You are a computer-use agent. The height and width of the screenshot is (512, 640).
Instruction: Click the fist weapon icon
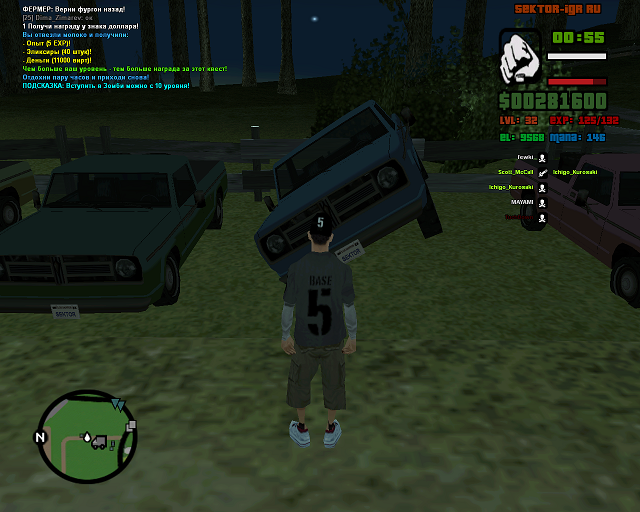(519, 56)
